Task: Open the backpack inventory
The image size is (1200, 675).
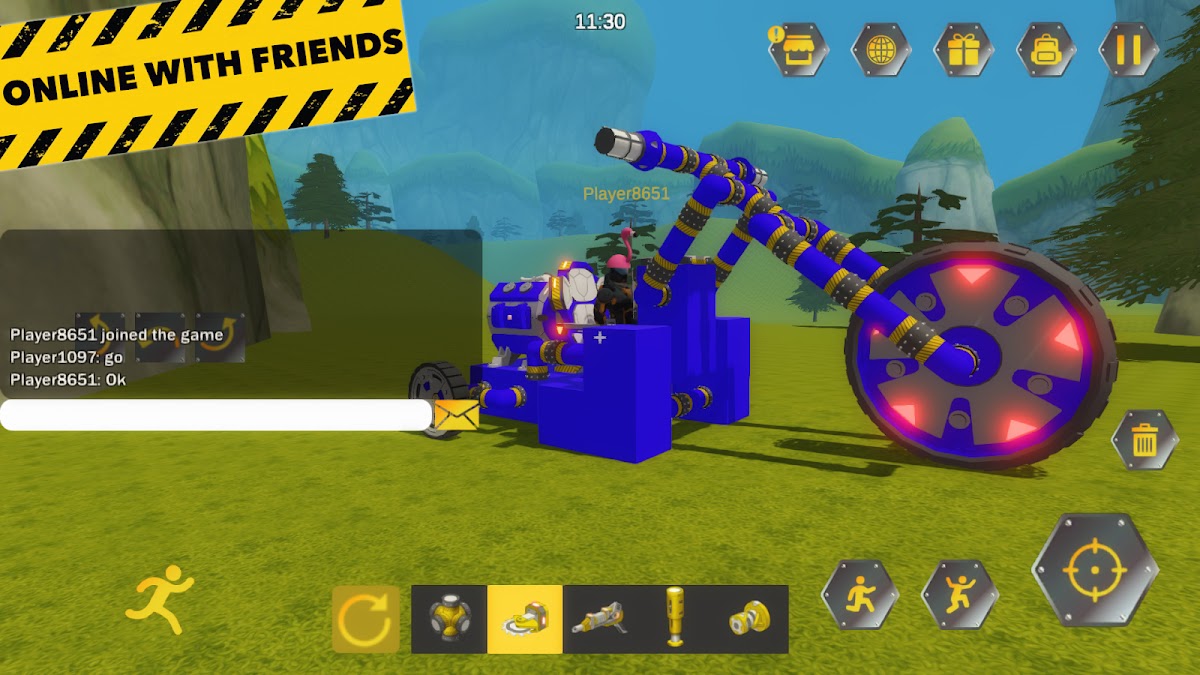Action: click(1047, 49)
